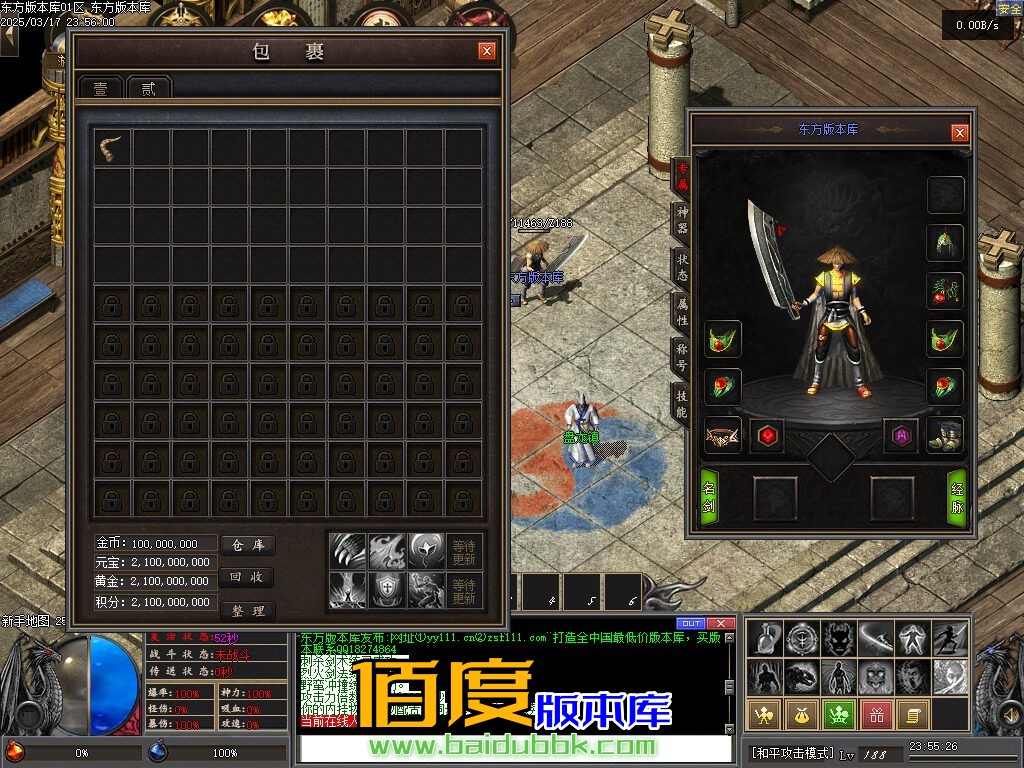The image size is (1024, 768).
Task: Sort the bag with 整理
Action: 246,610
